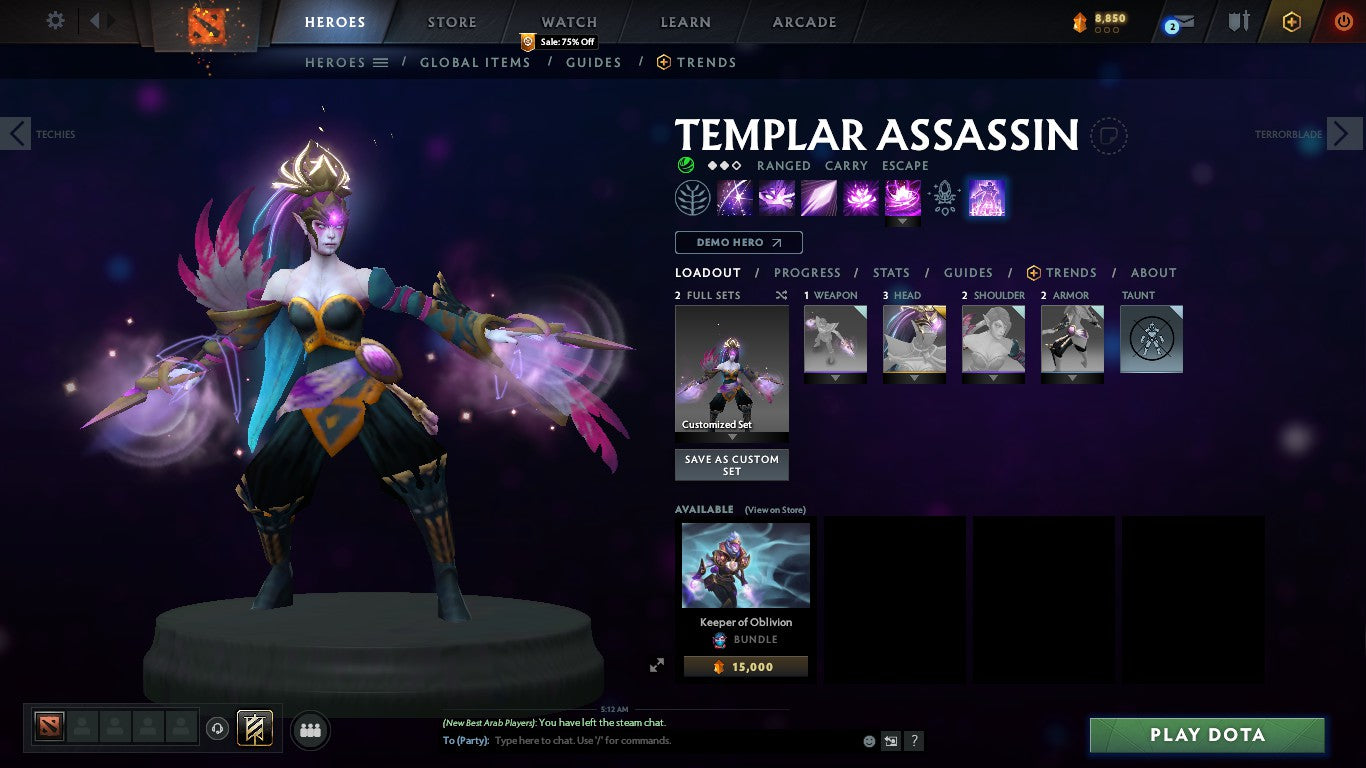Select the Meld ability icon
Screen dimensions: 1366x768
click(777, 197)
